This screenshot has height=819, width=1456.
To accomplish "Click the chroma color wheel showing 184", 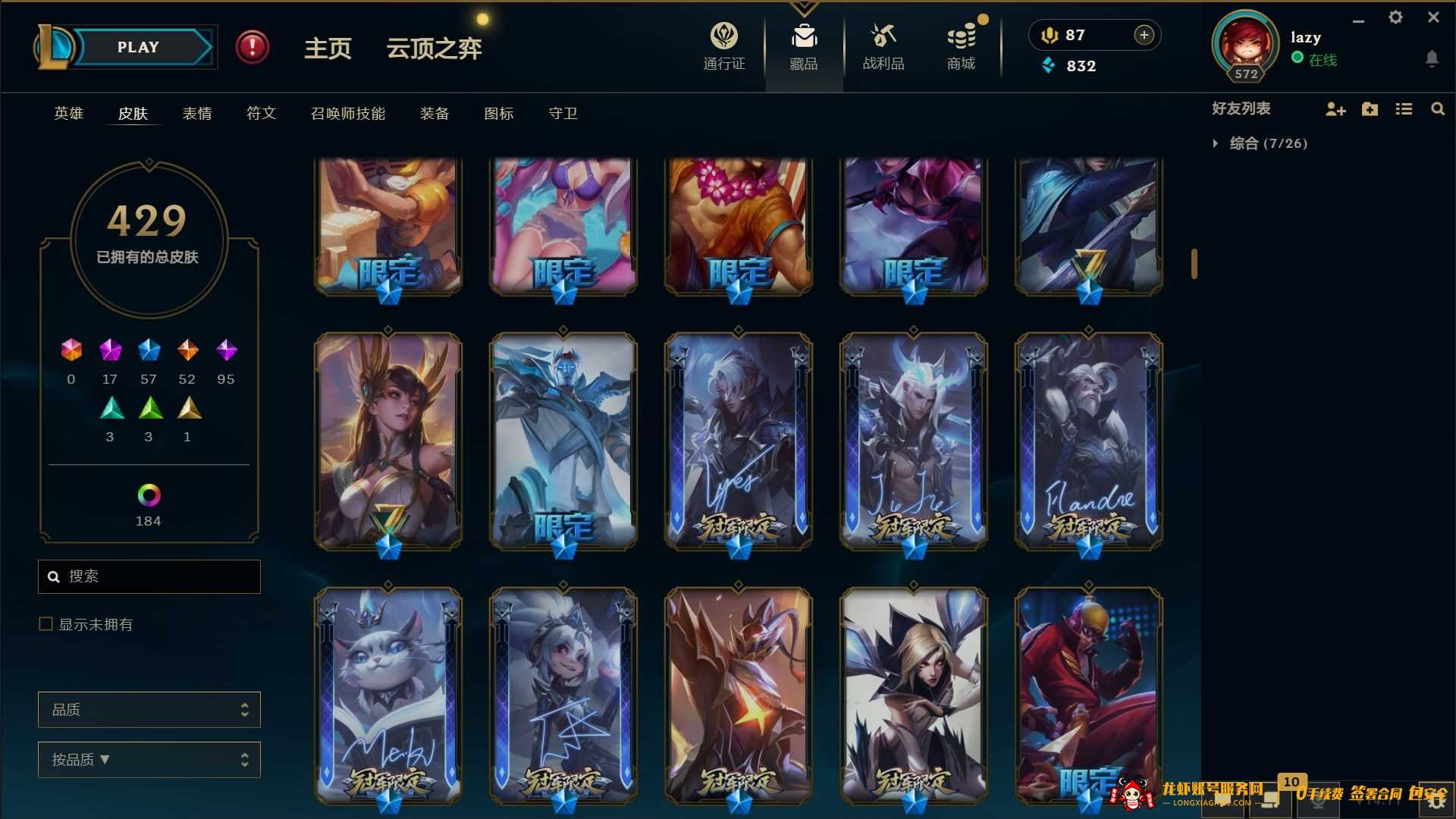I will click(149, 497).
